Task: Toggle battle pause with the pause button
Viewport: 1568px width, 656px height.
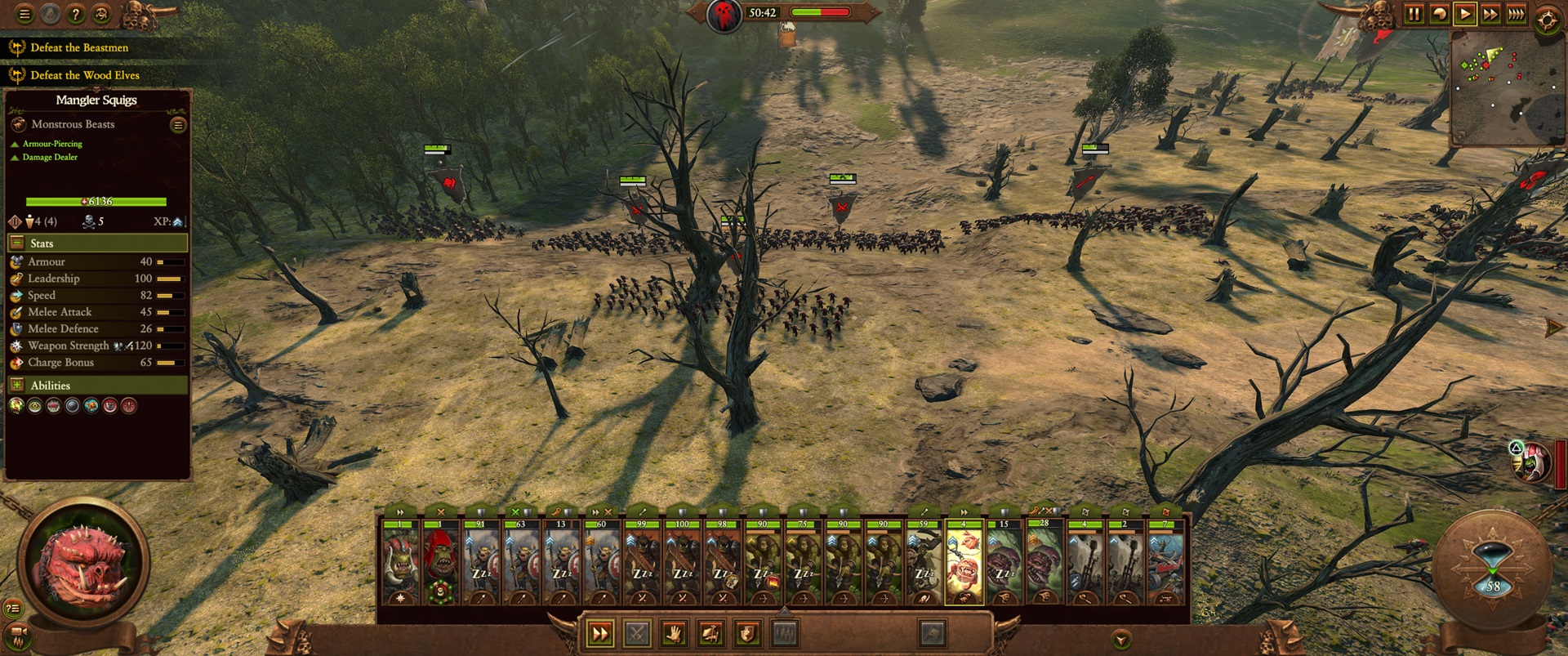Action: pos(1415,14)
